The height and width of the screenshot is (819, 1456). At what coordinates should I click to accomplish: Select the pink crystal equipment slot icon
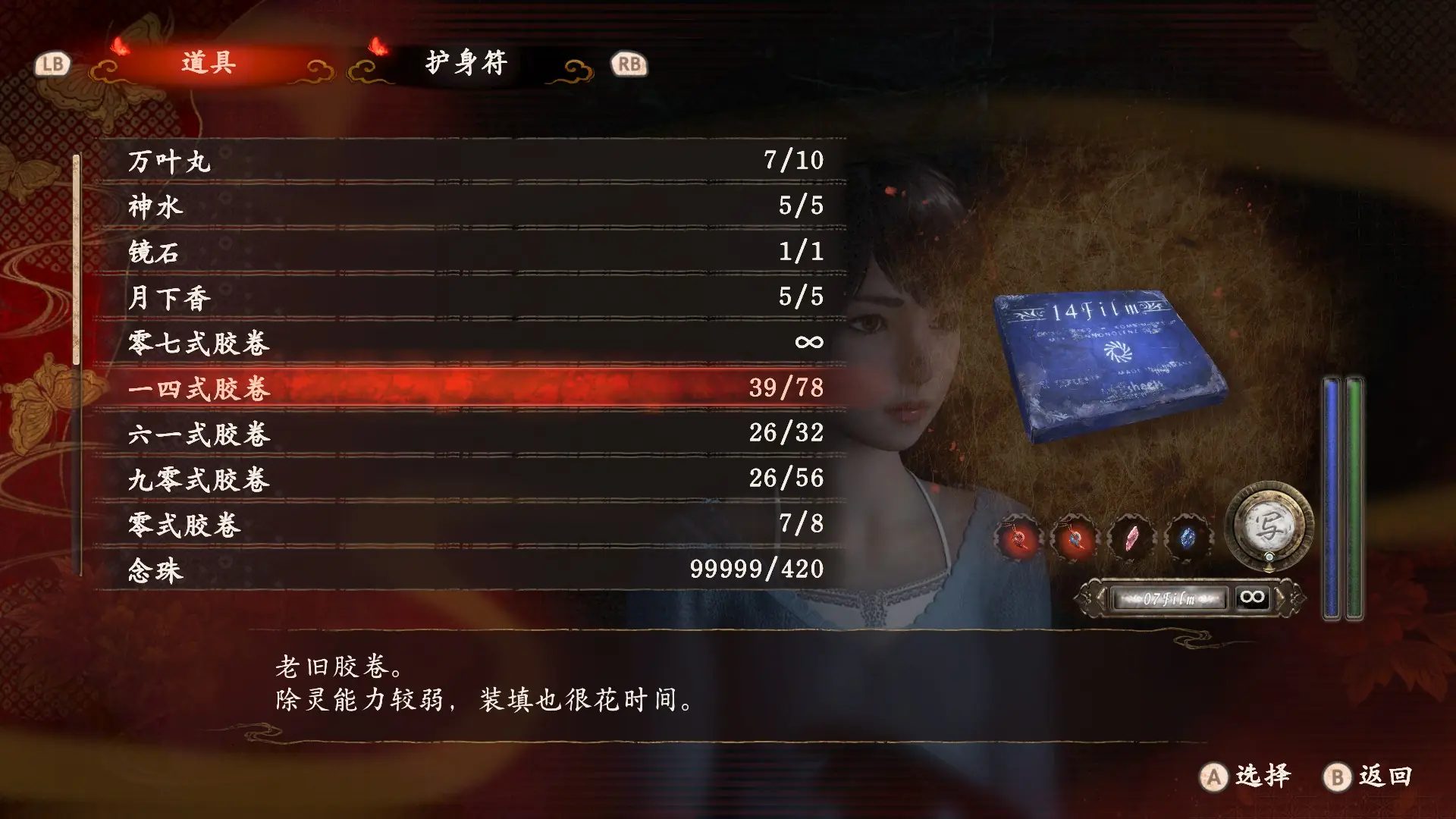[x=1133, y=538]
